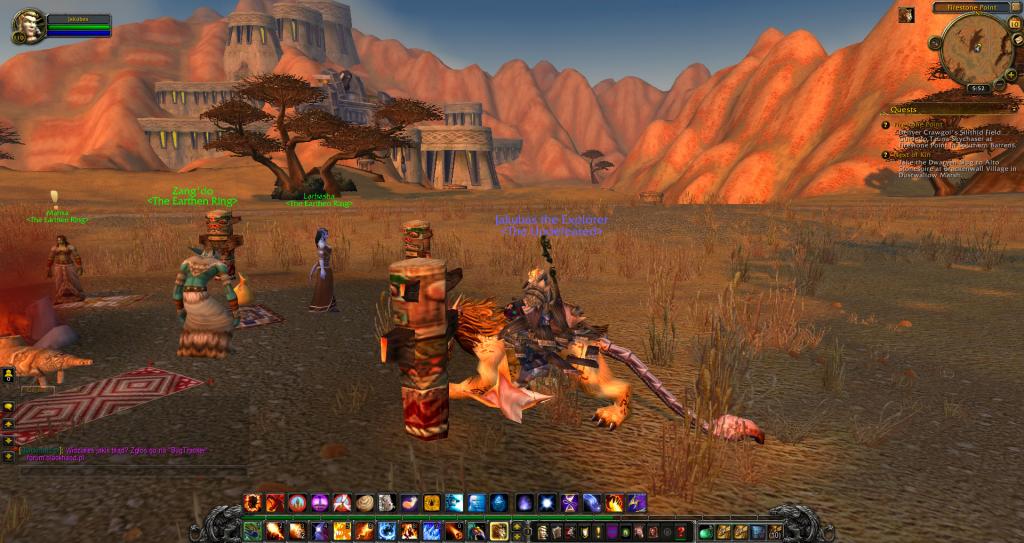Viewport: 1024px width, 543px height.
Task: Open the backpack bag slot
Action: point(775,531)
